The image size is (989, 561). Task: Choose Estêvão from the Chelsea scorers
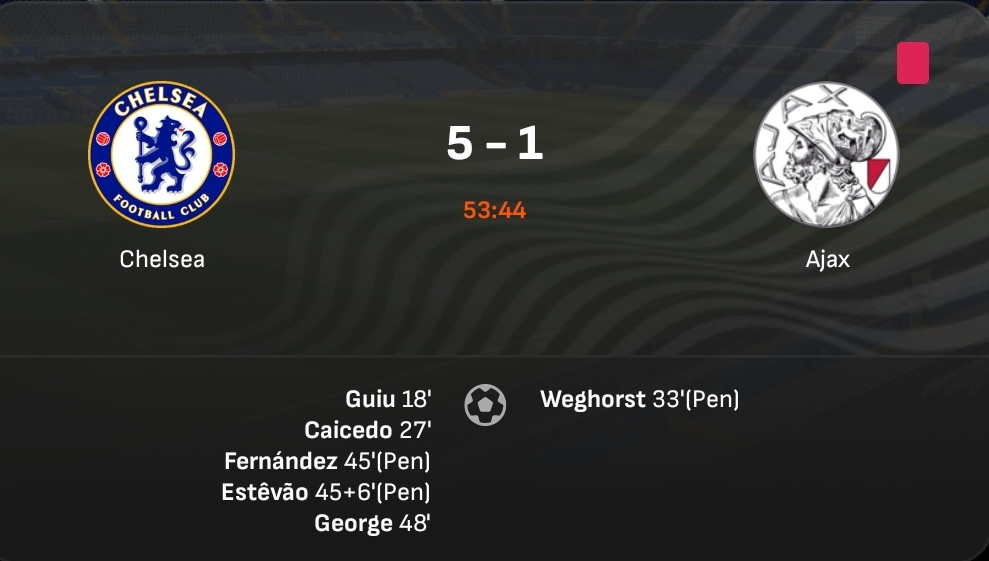point(265,492)
